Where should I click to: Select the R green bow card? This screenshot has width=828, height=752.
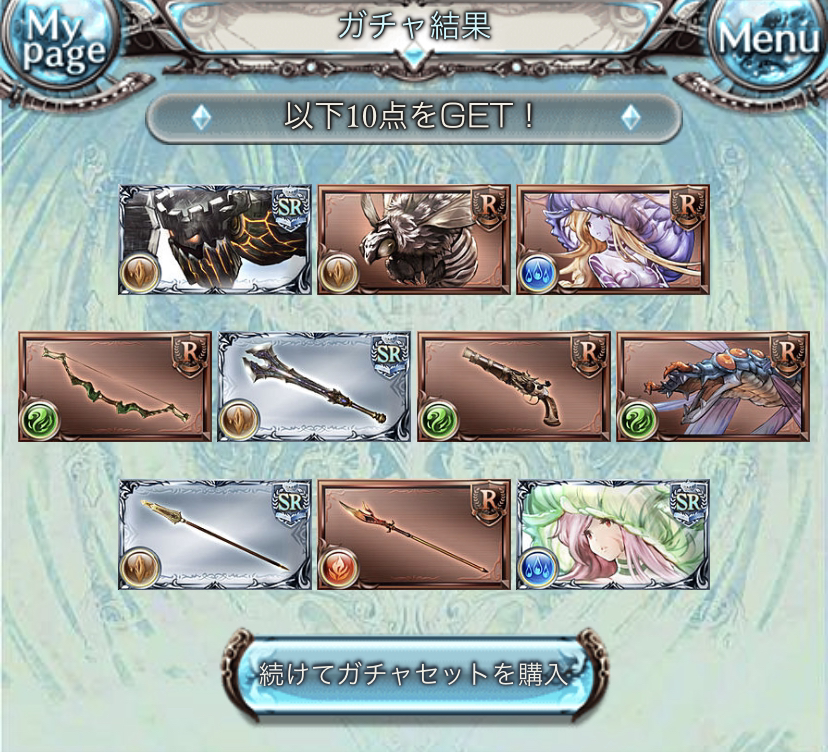pos(115,387)
